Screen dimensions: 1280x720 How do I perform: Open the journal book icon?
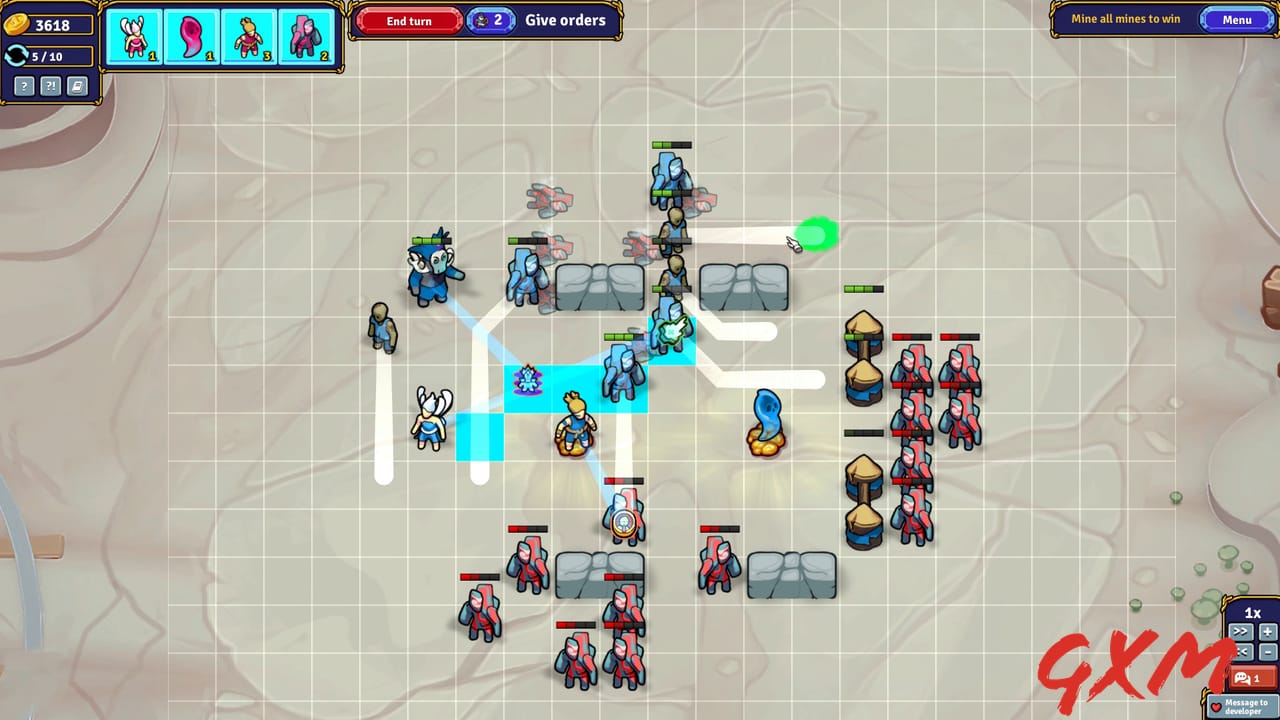[78, 86]
